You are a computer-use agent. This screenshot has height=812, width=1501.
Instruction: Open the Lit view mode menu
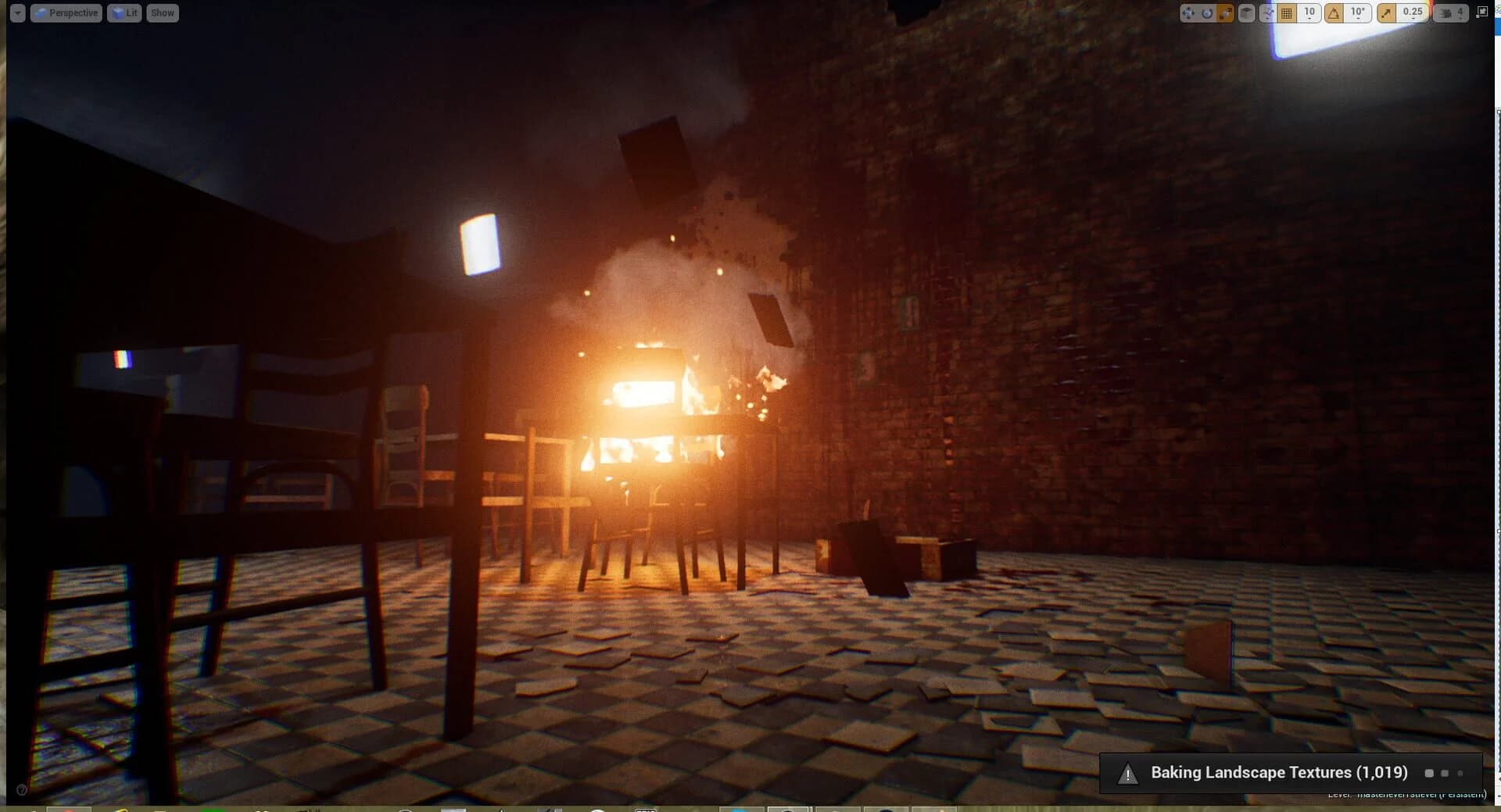pos(124,13)
